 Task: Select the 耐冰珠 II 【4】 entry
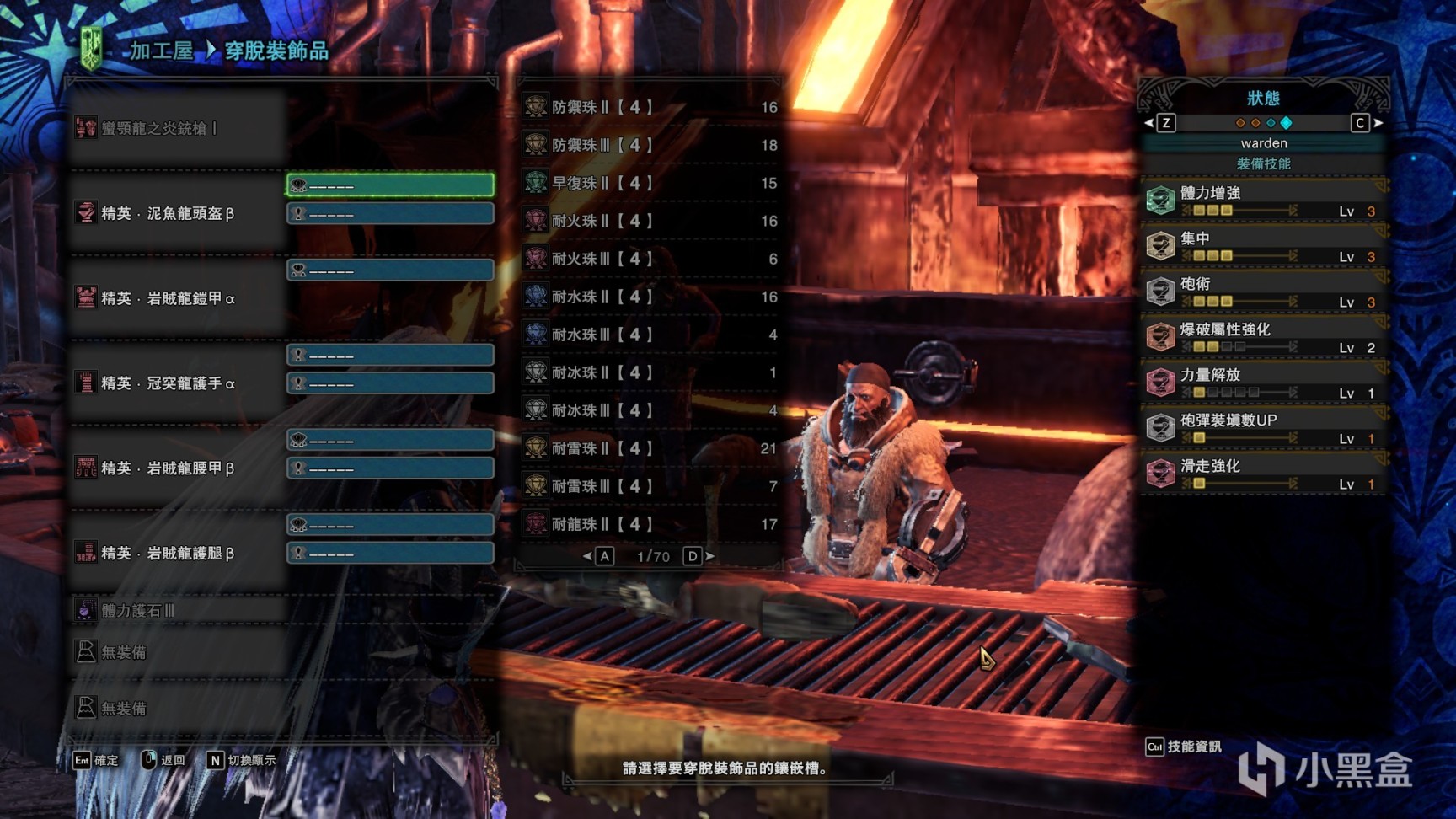(649, 372)
